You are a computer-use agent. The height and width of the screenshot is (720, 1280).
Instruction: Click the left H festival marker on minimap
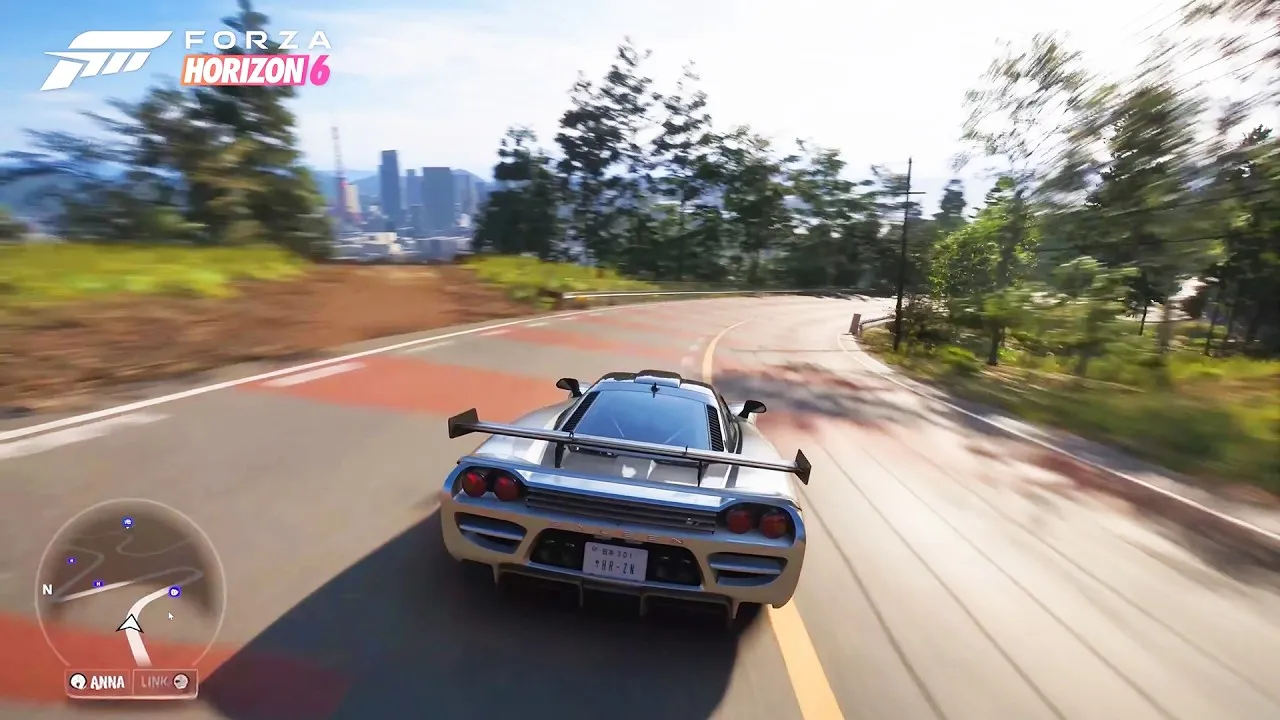(71, 561)
